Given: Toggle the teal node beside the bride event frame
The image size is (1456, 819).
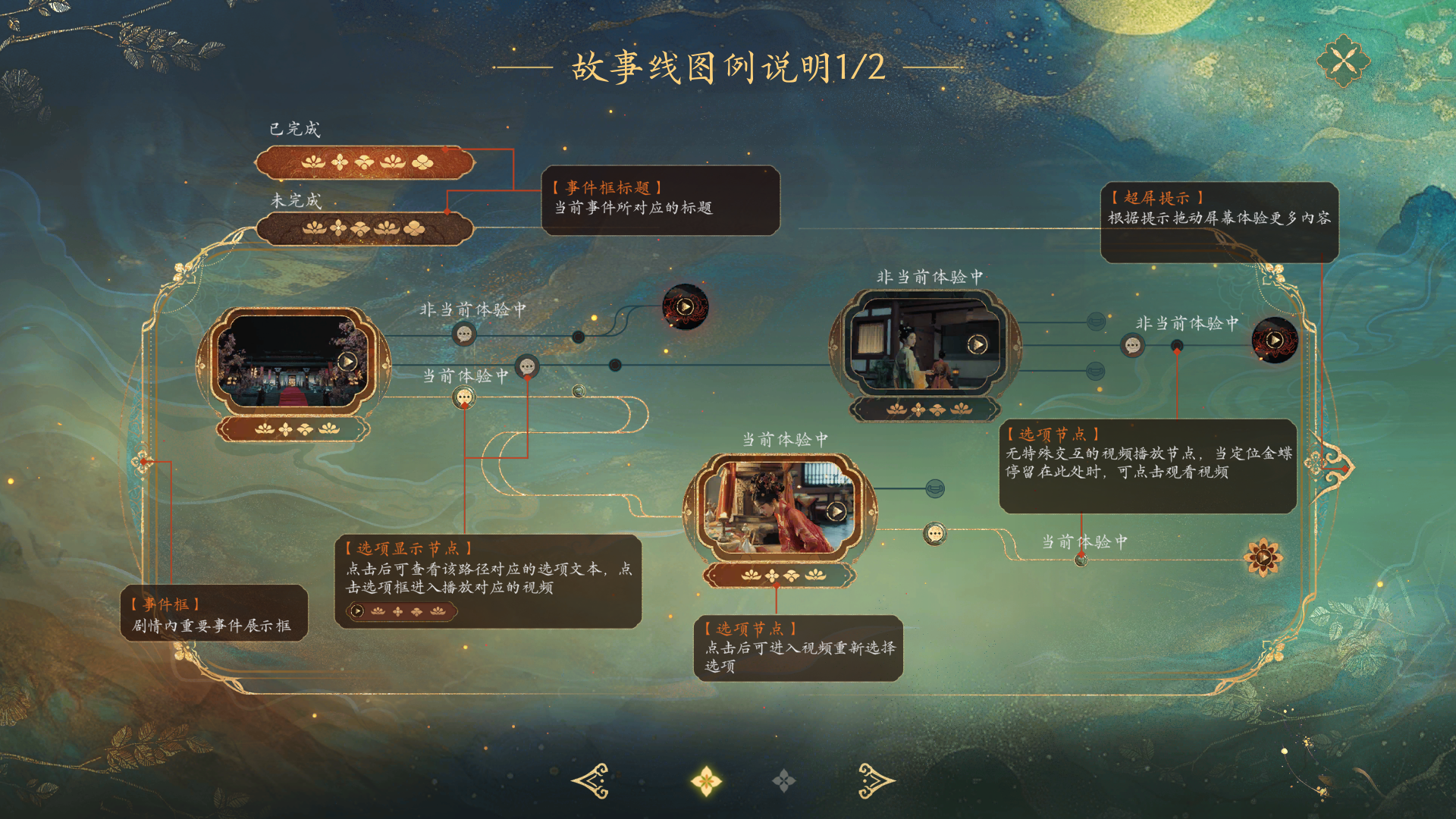Looking at the screenshot, I should pos(937,488).
